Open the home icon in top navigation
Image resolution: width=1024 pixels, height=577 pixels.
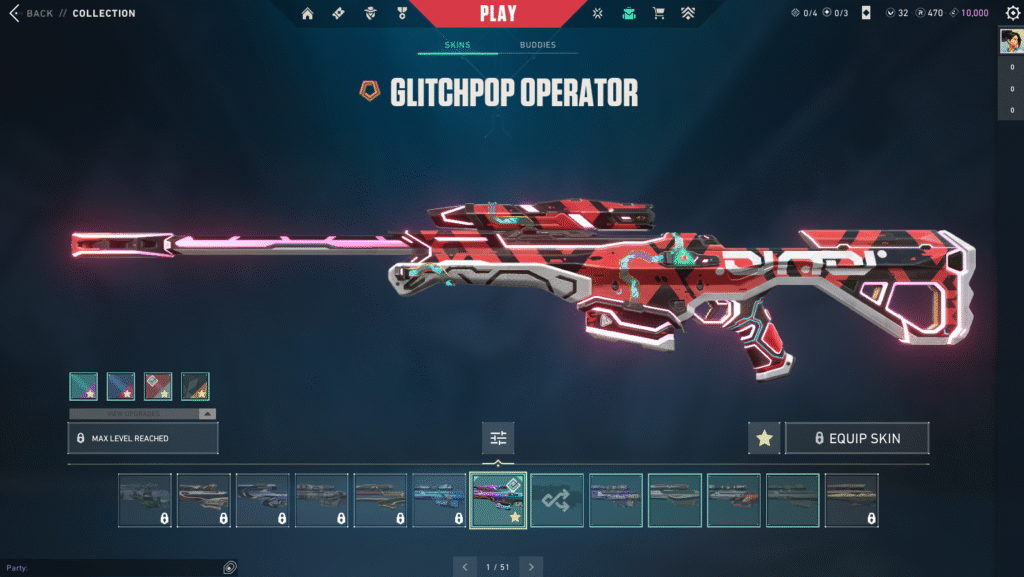pyautogui.click(x=307, y=14)
